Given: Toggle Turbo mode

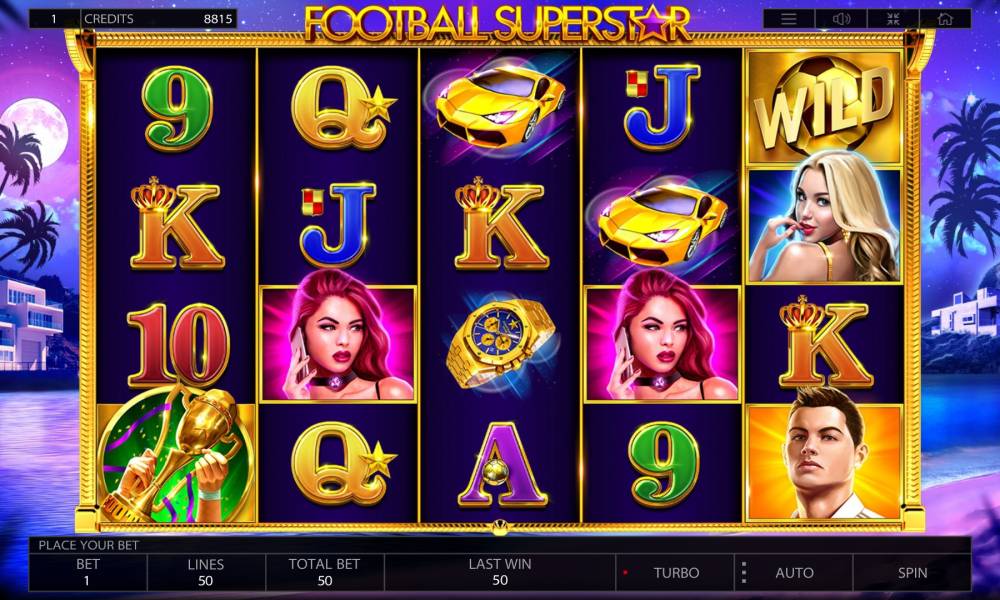Looking at the screenshot, I should tap(676, 573).
